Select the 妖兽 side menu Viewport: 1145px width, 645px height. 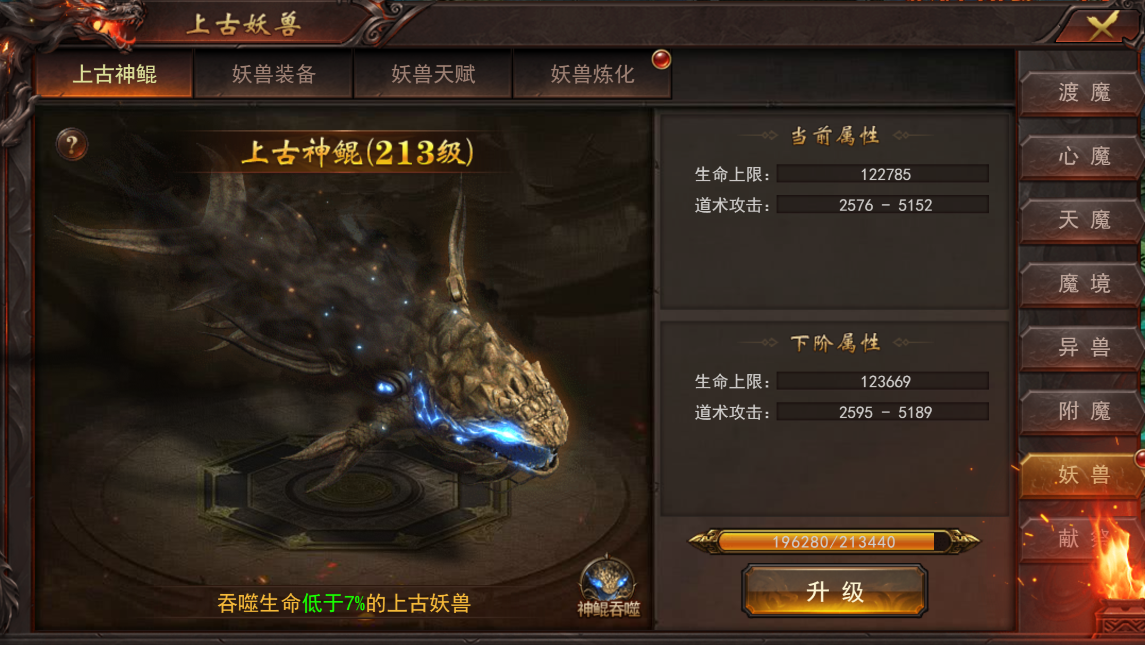(x=1084, y=474)
